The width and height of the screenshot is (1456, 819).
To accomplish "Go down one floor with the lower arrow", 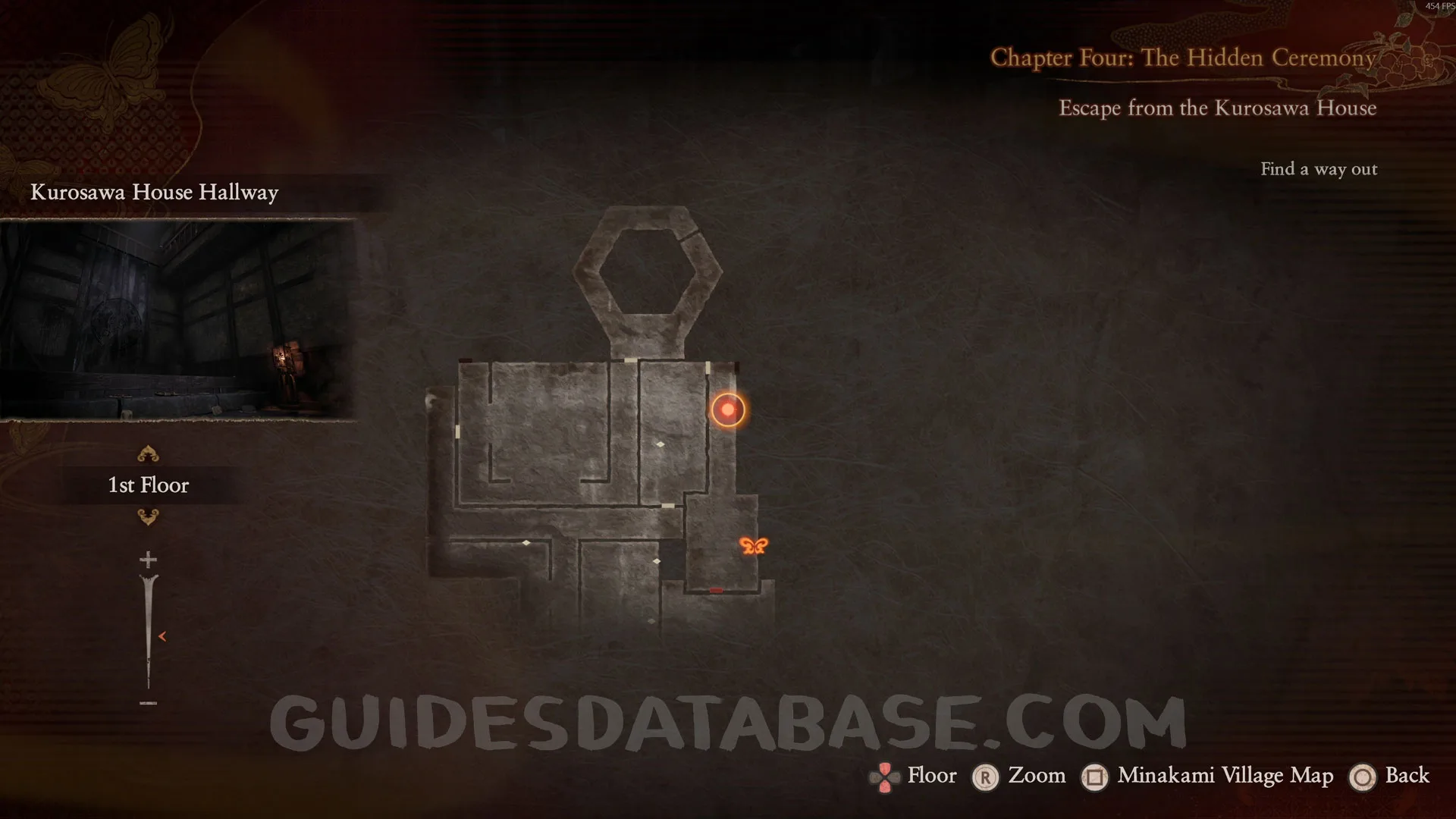I will point(148,517).
